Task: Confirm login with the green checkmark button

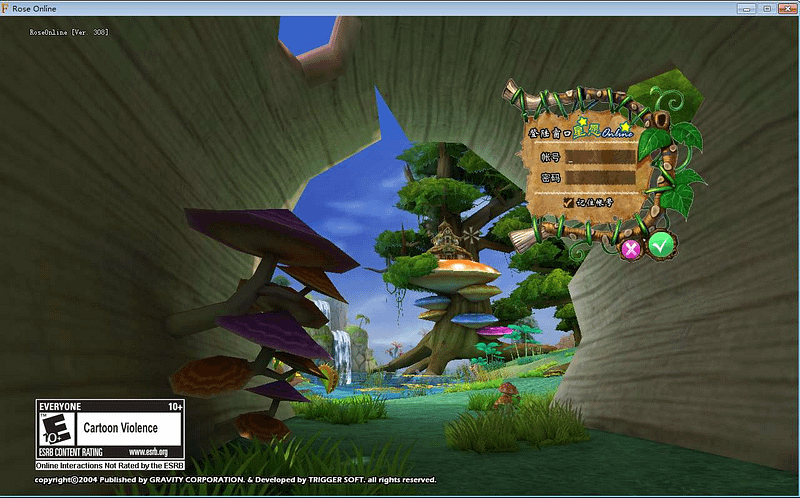Action: pos(659,244)
